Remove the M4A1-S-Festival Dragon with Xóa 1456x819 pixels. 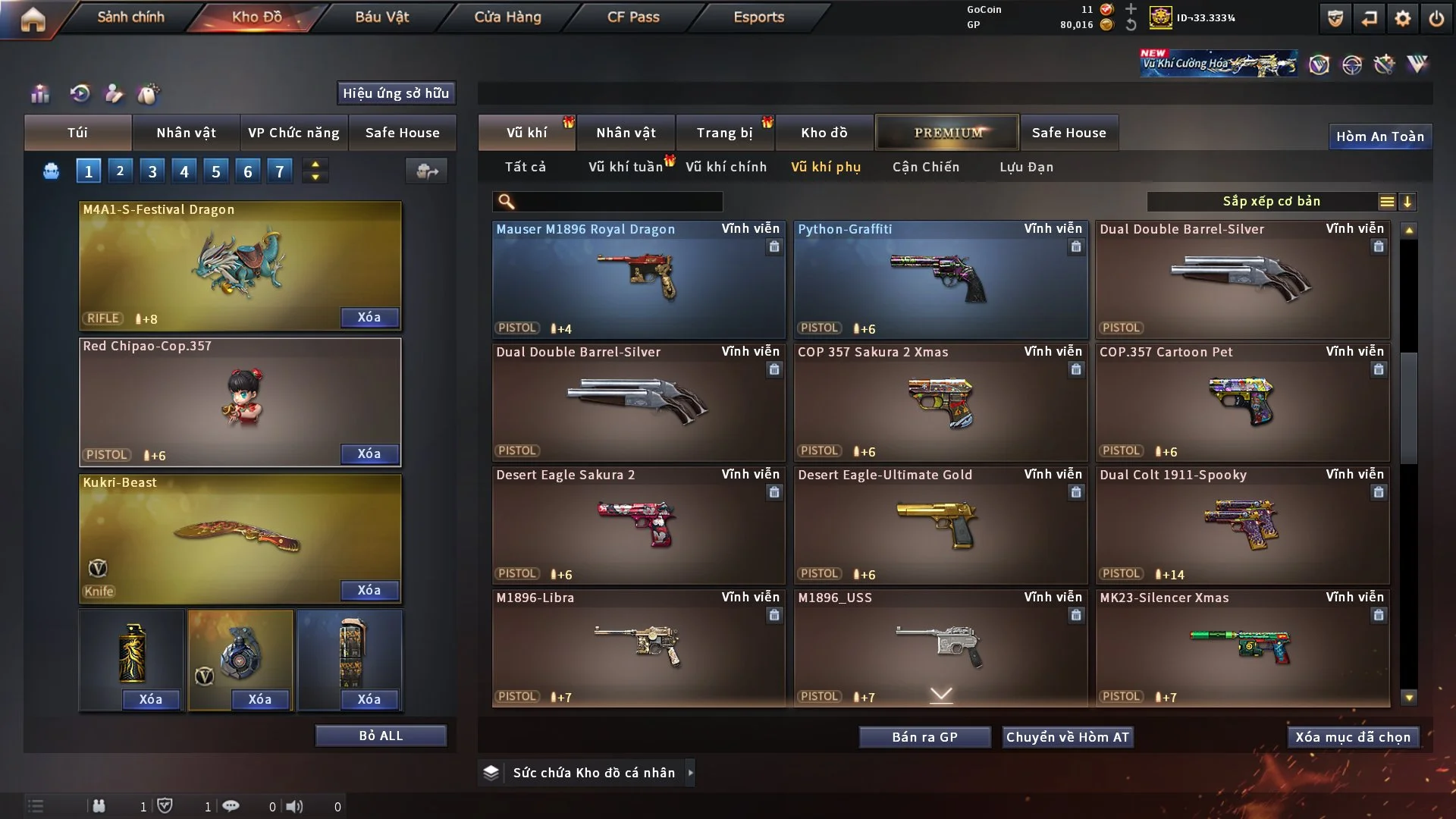pos(369,318)
